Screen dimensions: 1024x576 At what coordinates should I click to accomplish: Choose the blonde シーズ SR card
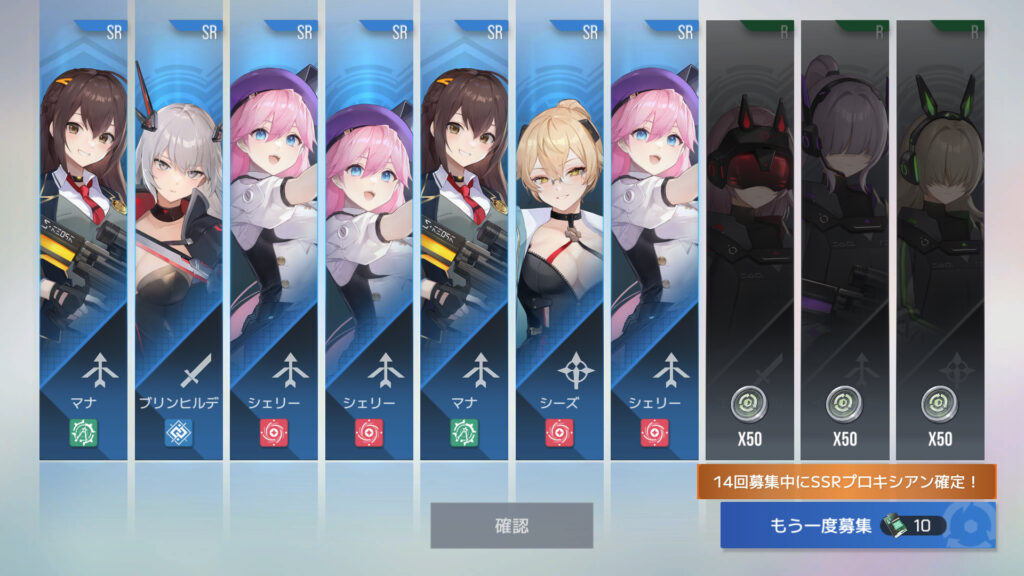[560, 240]
